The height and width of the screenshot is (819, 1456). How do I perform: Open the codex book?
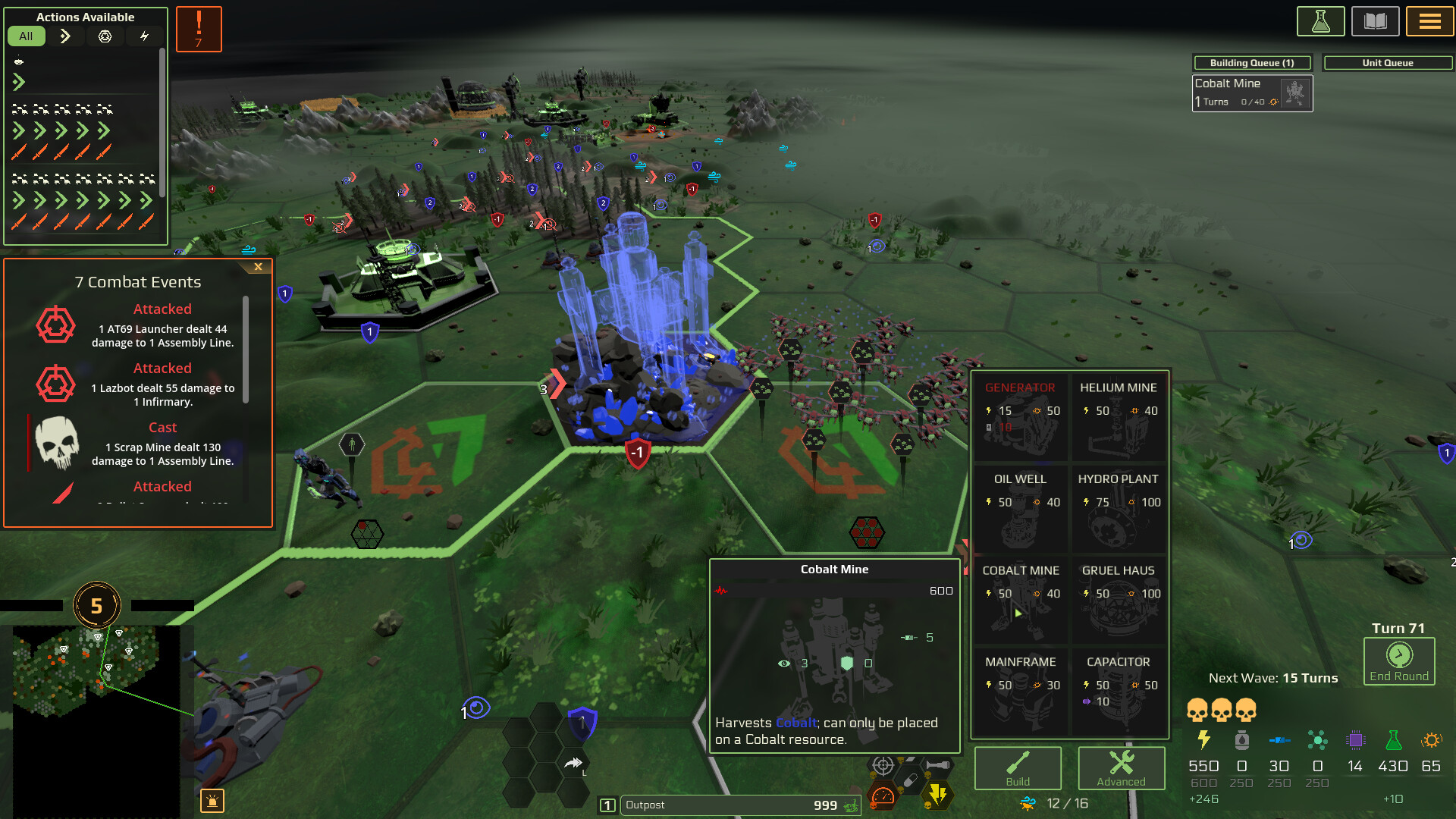pos(1375,21)
